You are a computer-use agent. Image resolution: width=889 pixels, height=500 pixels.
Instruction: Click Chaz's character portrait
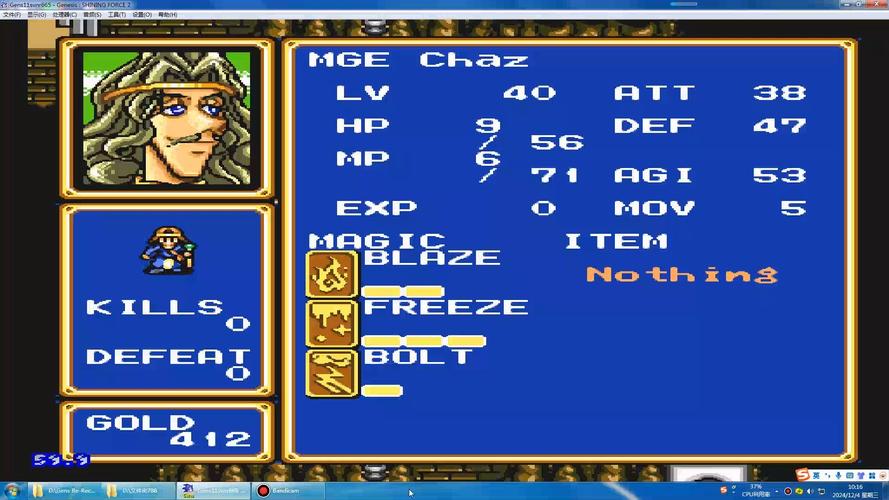(x=166, y=116)
